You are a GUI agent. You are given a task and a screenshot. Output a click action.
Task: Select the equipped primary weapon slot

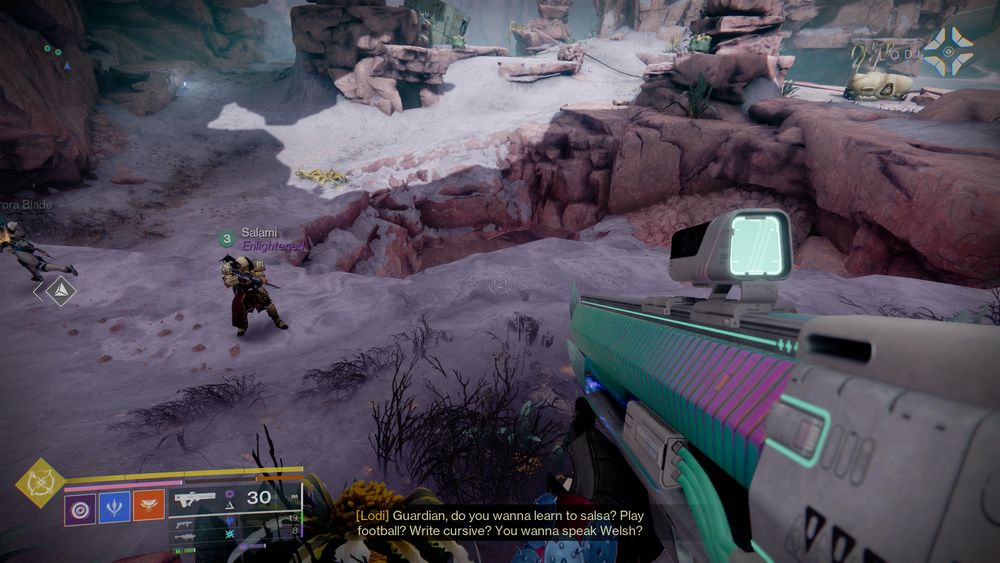[x=196, y=498]
